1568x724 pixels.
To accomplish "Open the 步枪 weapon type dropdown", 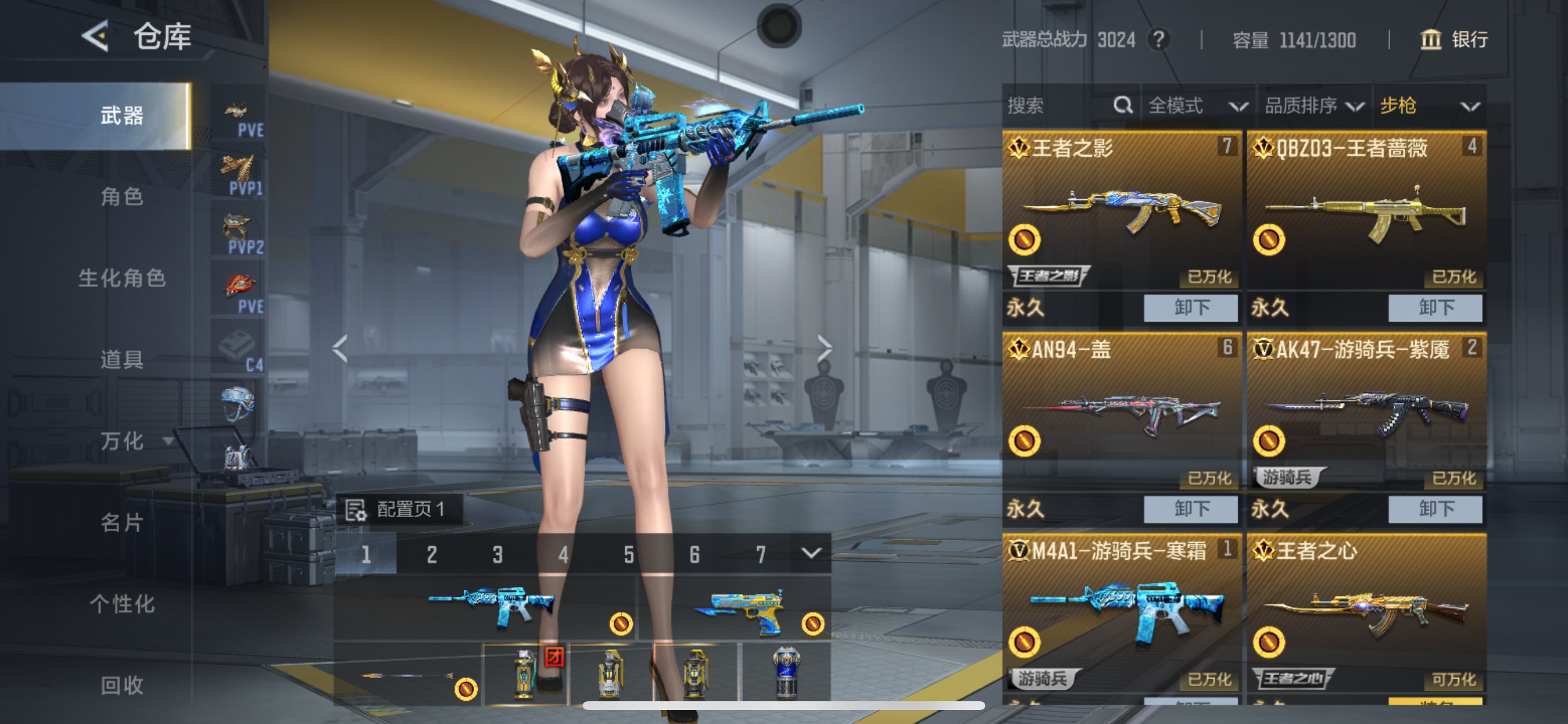I will [x=1429, y=106].
